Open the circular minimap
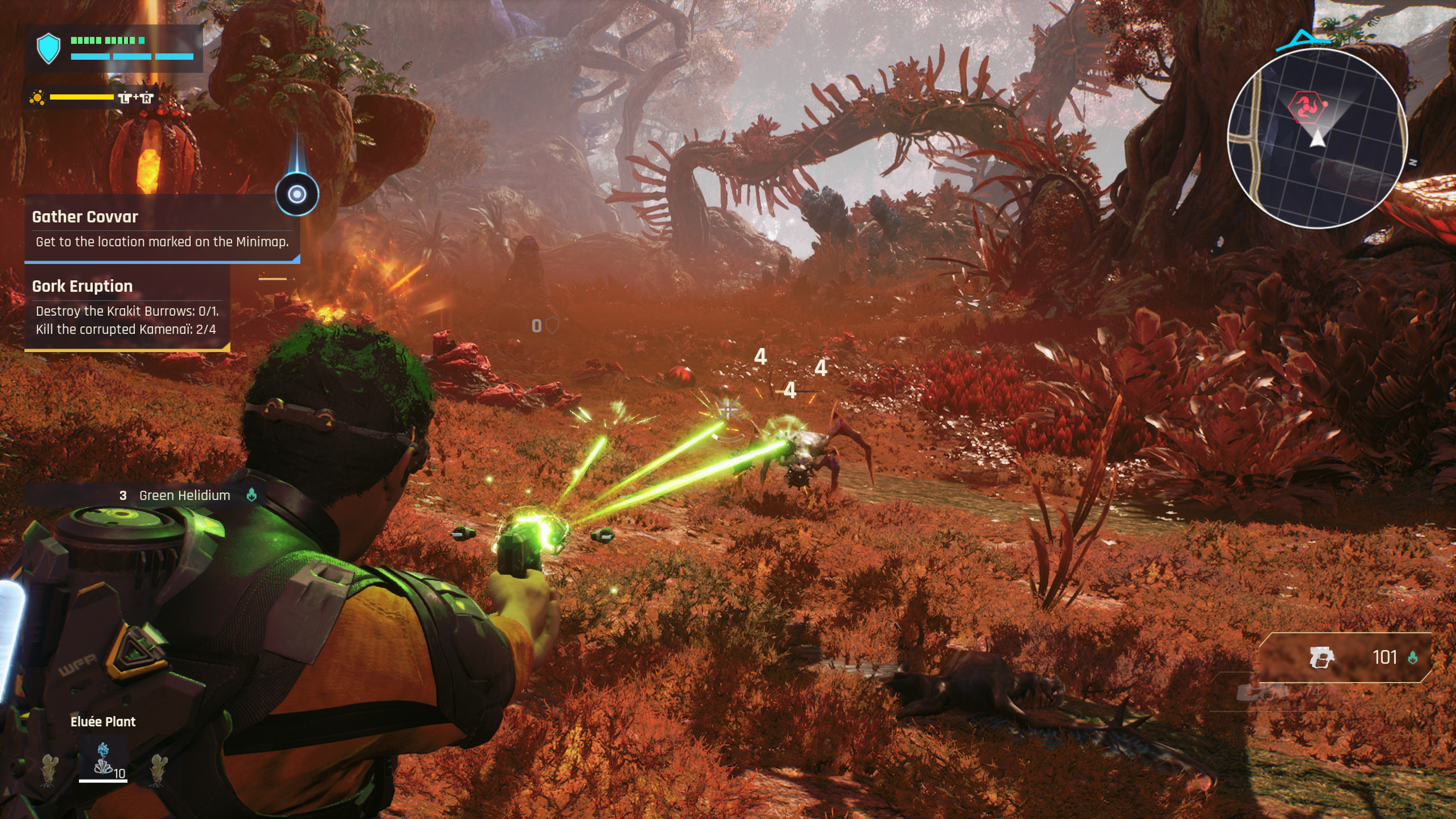 1317,138
